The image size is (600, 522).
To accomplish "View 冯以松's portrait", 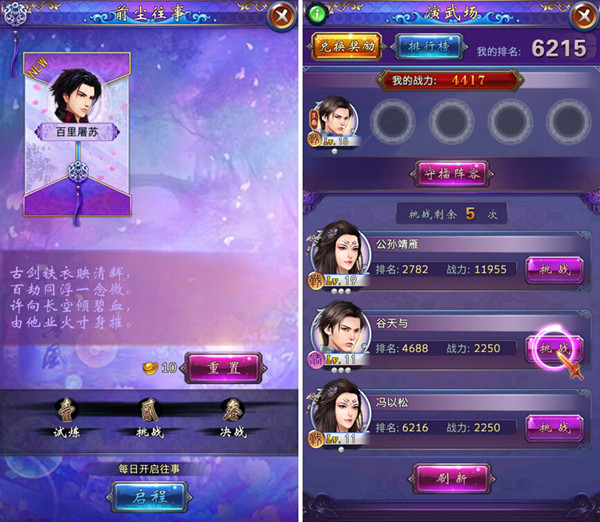I will point(338,416).
